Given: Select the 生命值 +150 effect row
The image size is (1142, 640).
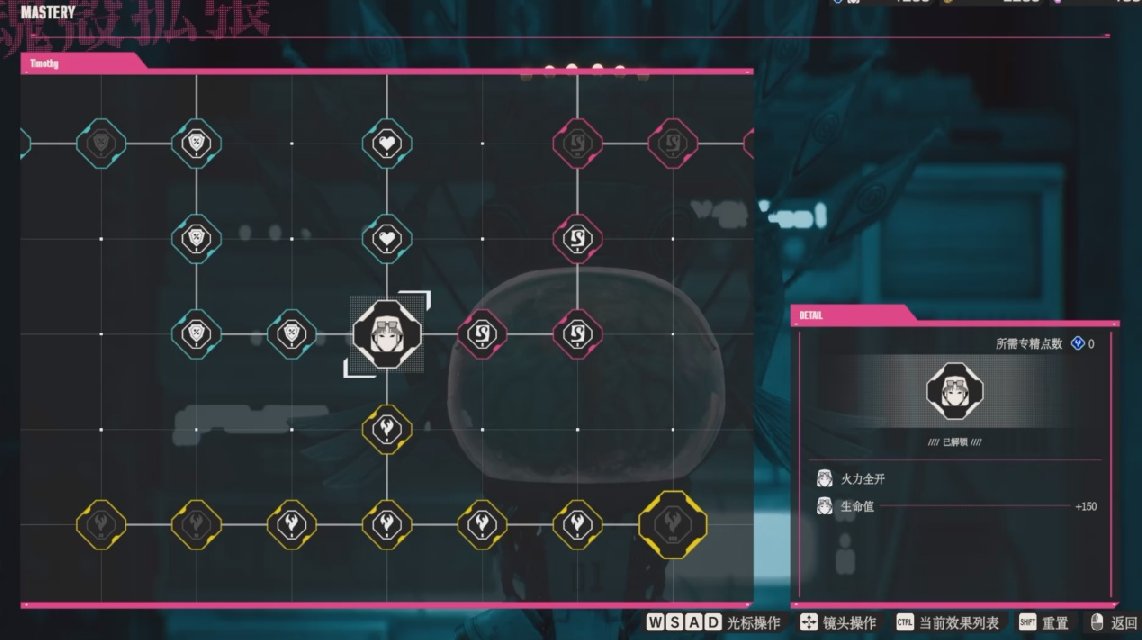Looking at the screenshot, I should [955, 506].
